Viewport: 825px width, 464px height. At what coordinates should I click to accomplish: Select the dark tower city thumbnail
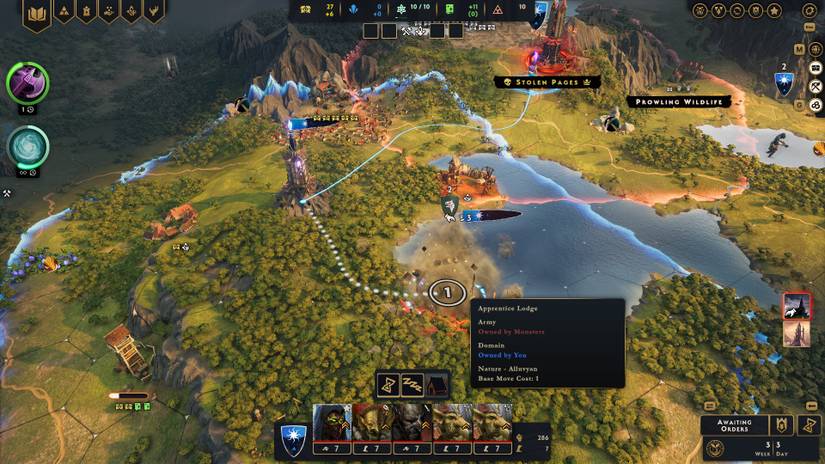pyautogui.click(x=797, y=306)
